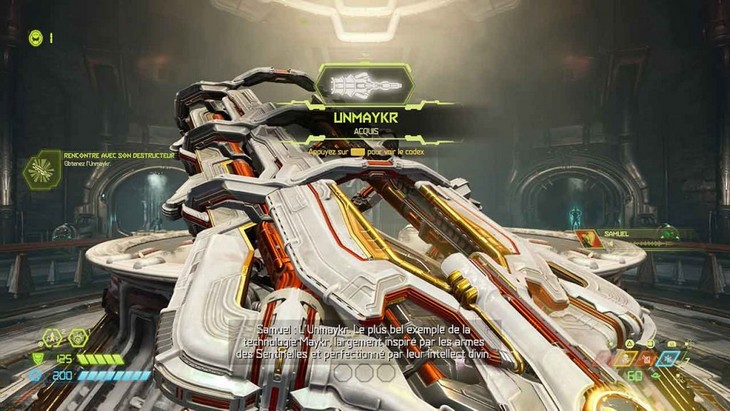Click the Samuel speaker portrait

coord(585,238)
